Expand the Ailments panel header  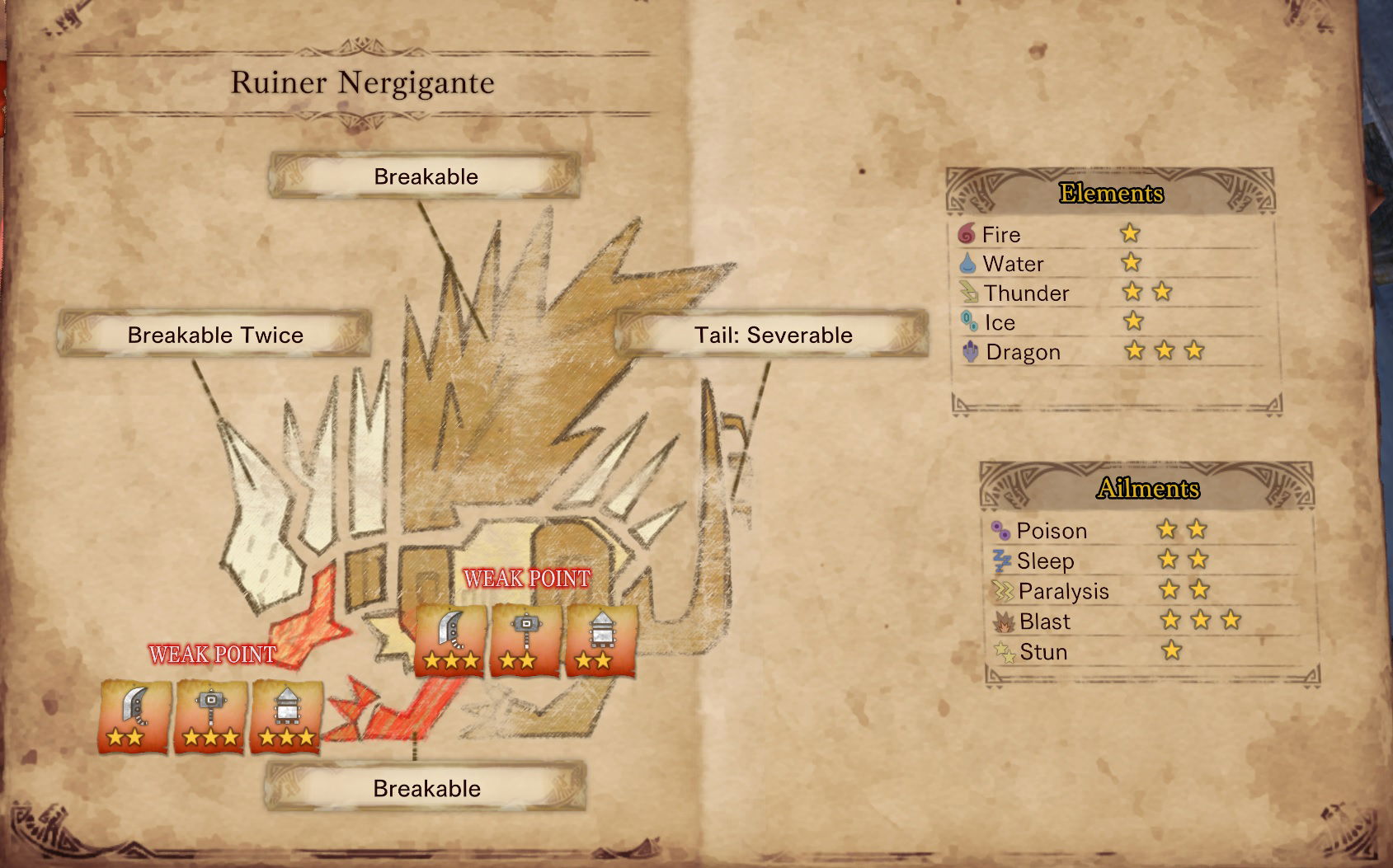pyautogui.click(x=1146, y=489)
